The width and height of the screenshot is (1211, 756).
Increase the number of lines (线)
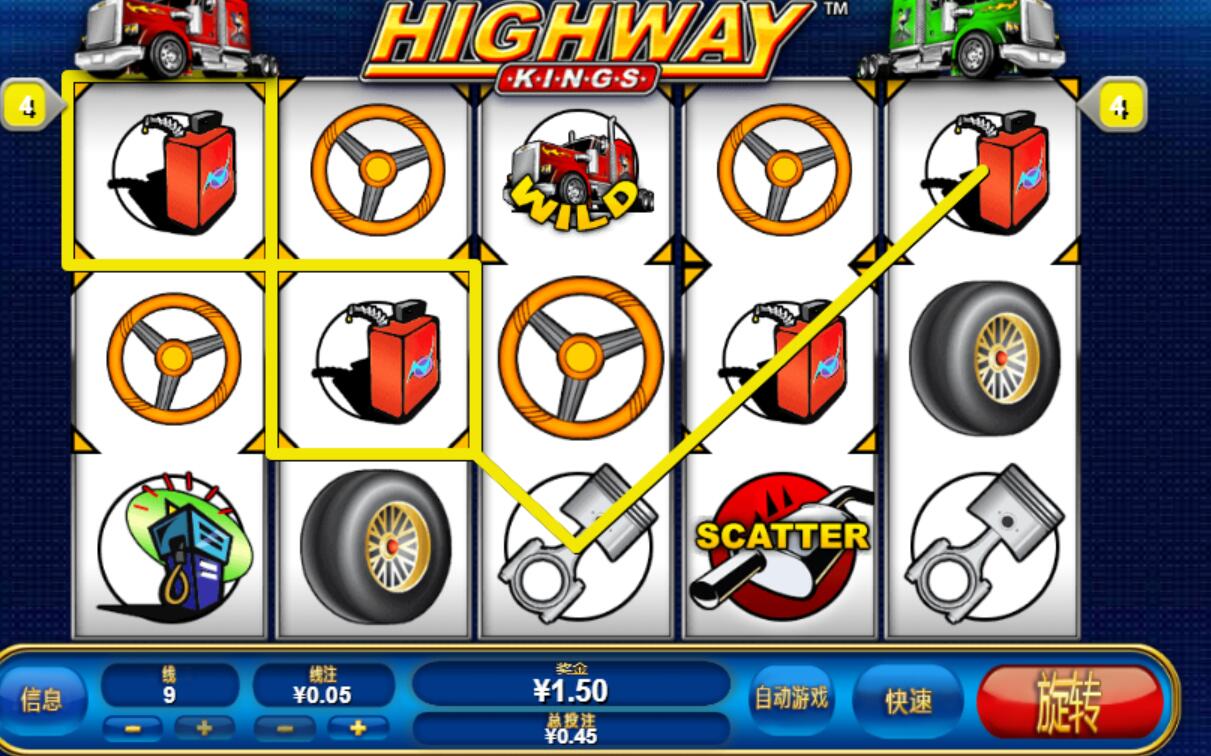pos(204,728)
